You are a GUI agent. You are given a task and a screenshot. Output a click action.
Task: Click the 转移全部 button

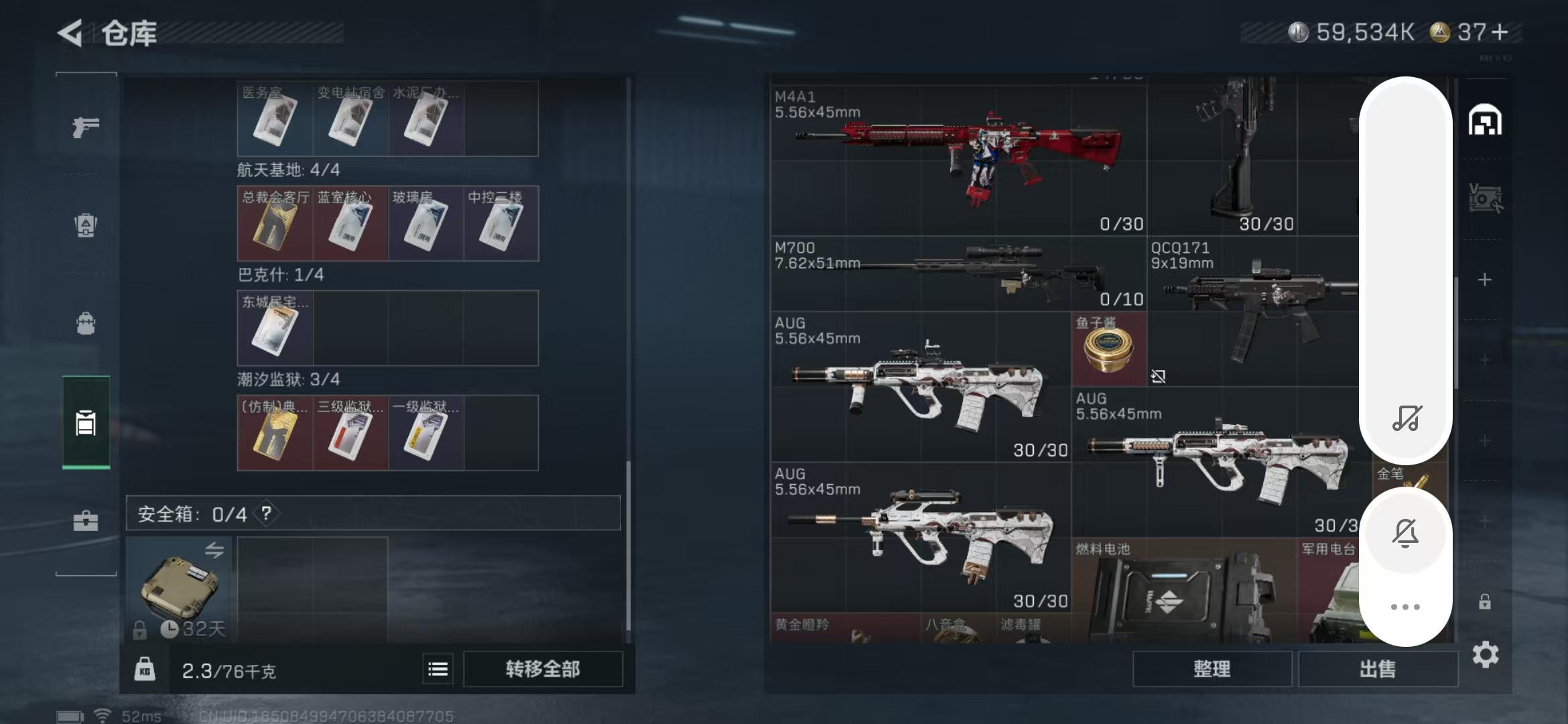tap(542, 668)
